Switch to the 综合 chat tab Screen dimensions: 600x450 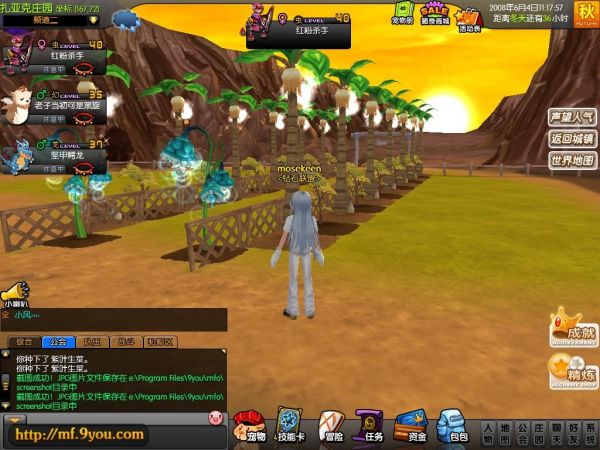[22, 342]
